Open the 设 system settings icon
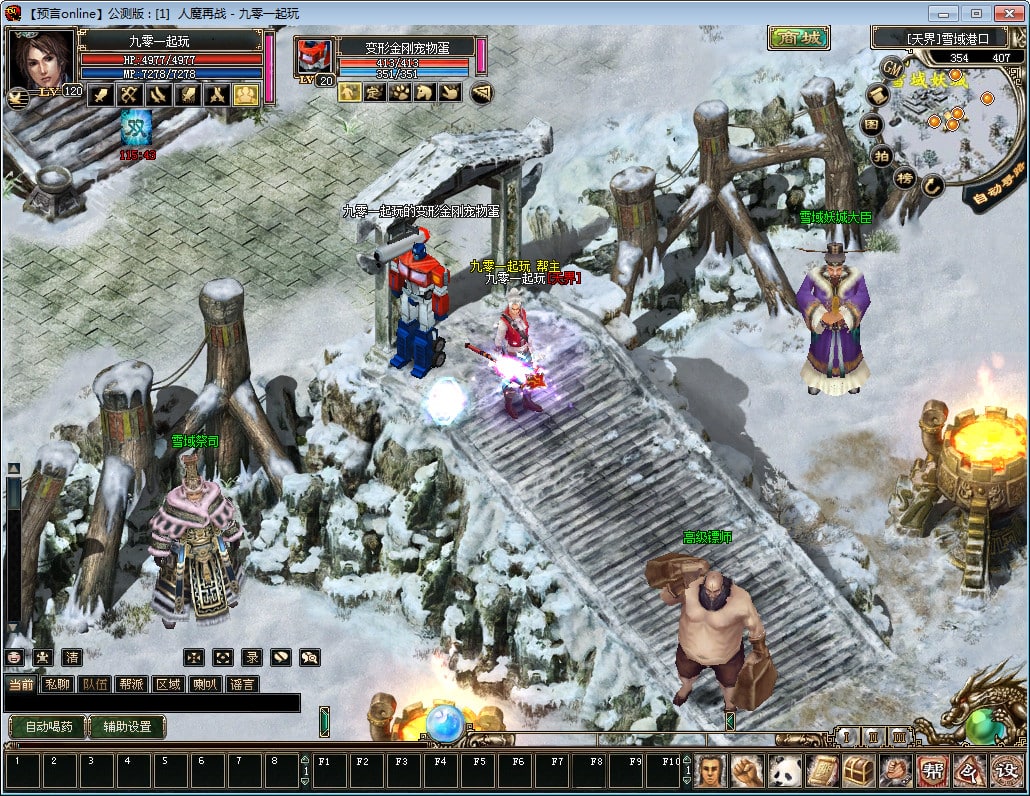The image size is (1030, 796). 1005,771
